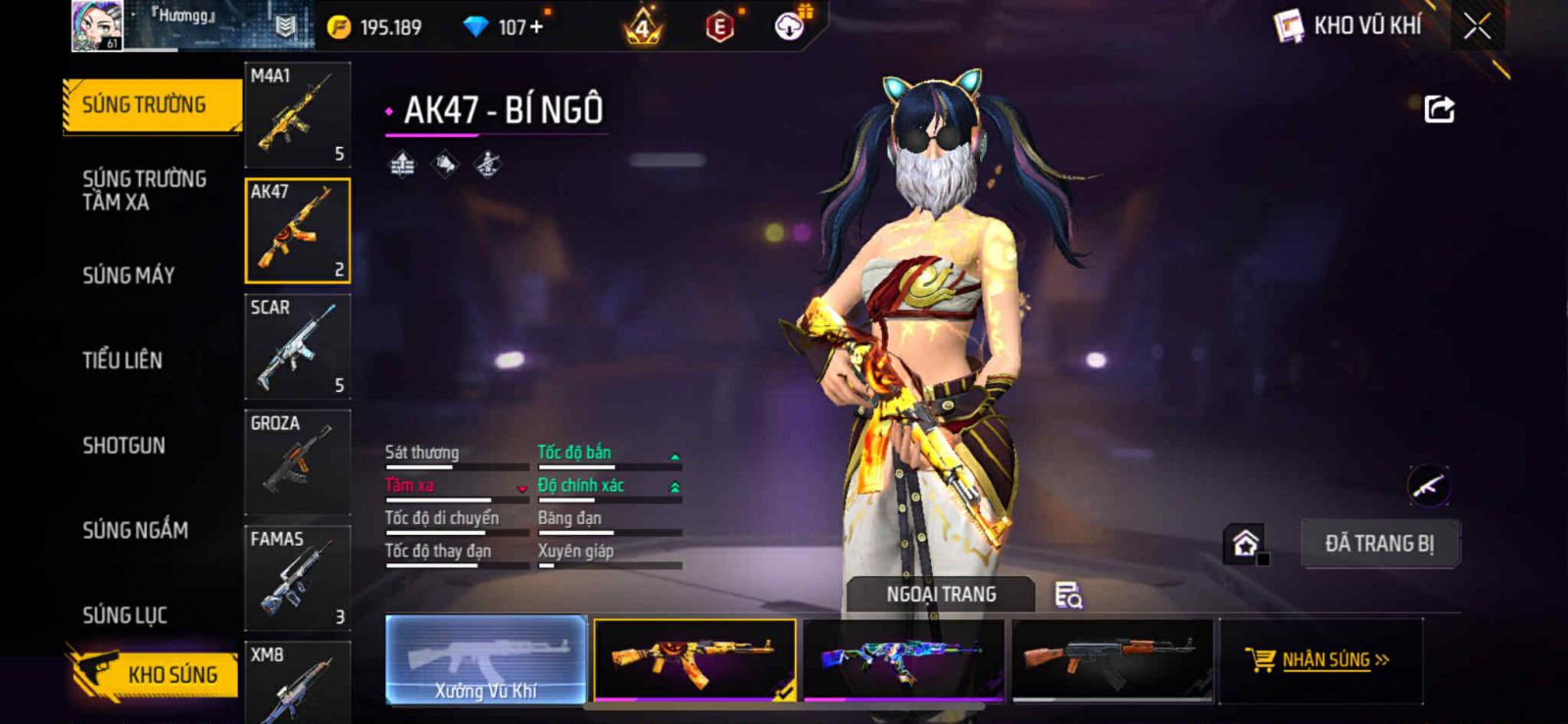1568x724 pixels.
Task: Select the blue purple AK47 skin
Action: point(903,659)
